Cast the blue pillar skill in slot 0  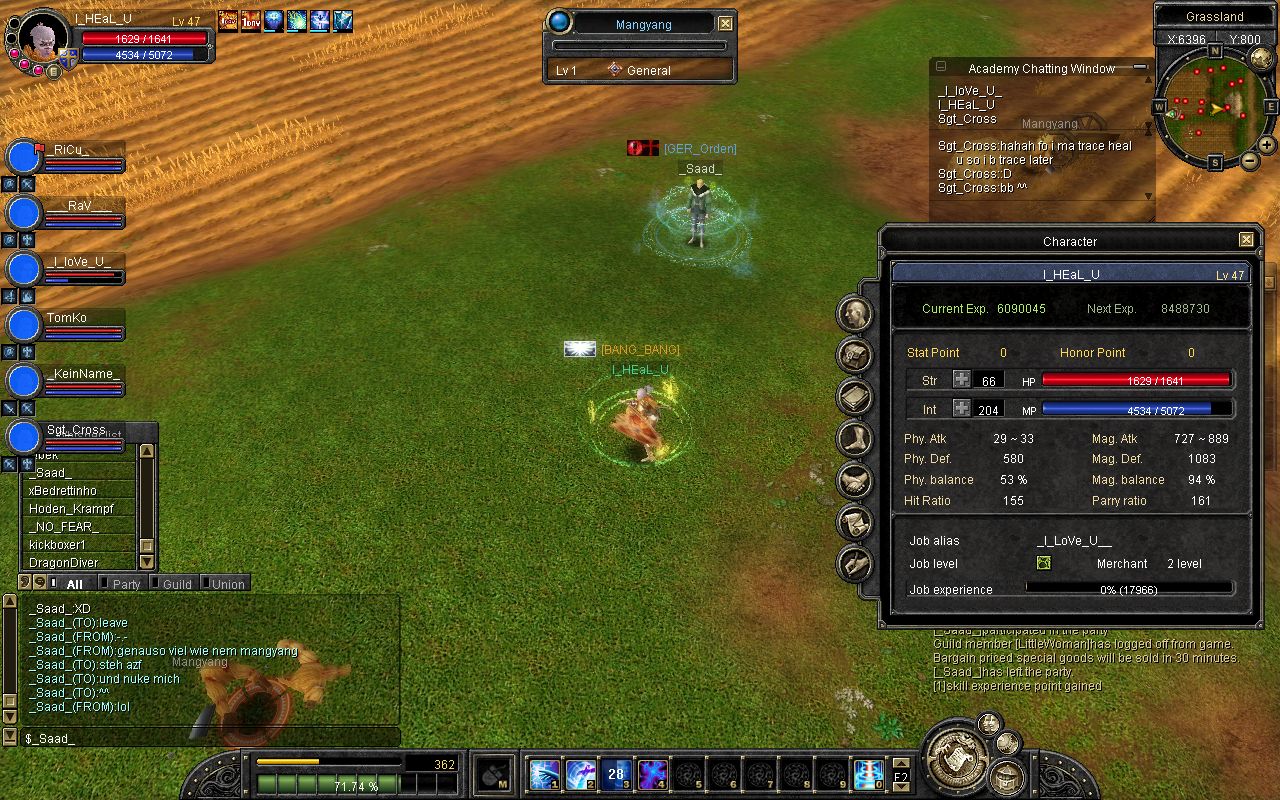point(869,774)
